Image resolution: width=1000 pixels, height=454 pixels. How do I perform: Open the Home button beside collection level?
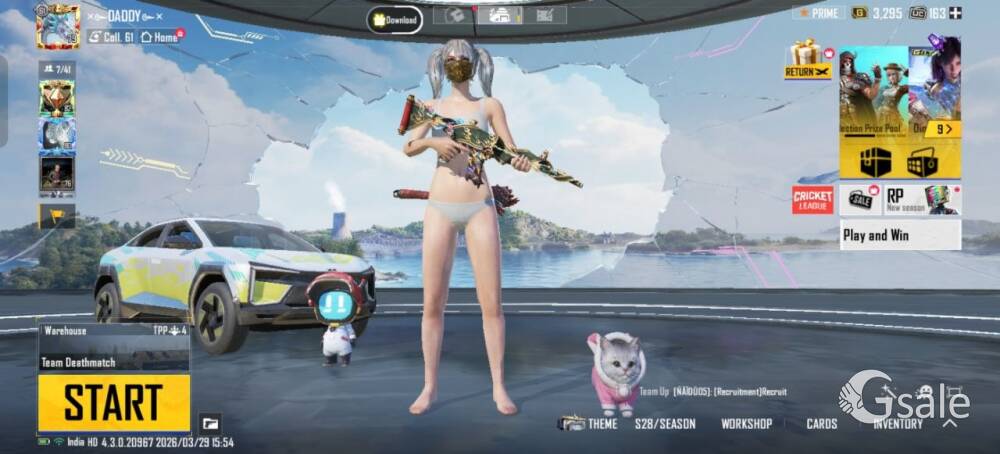160,37
